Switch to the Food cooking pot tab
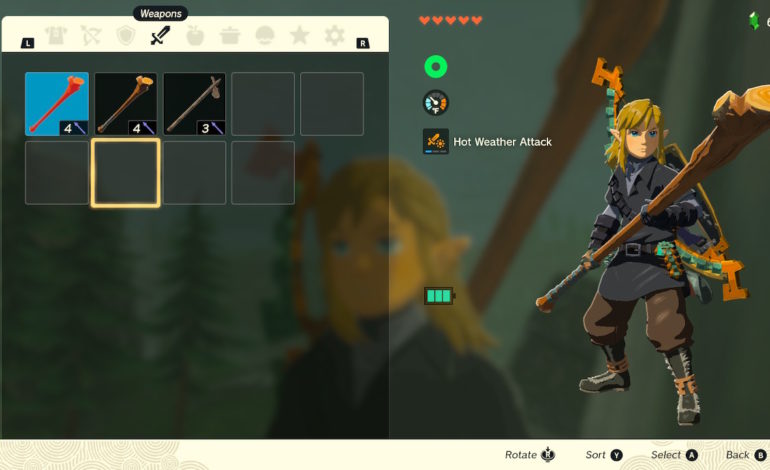 pos(230,37)
